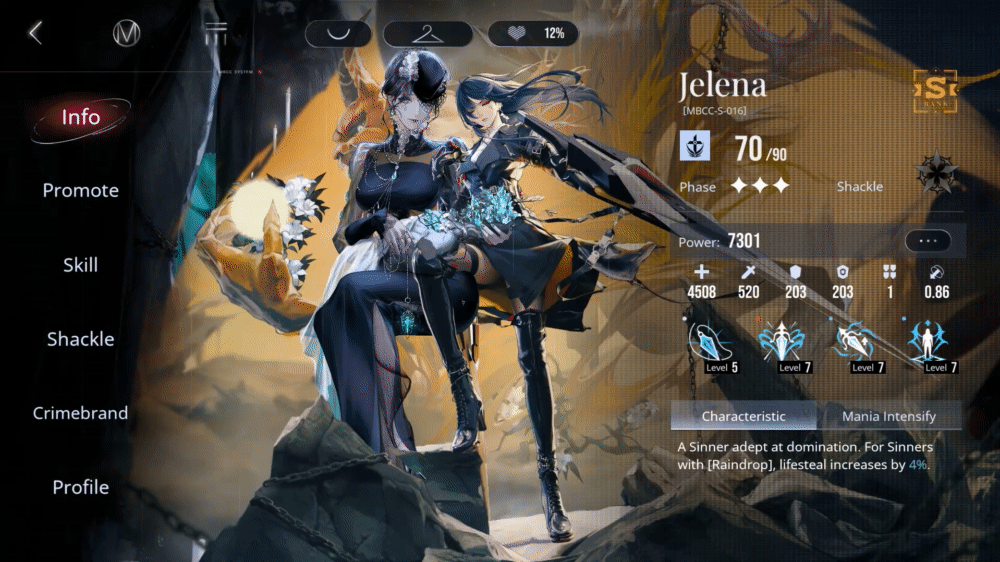
Task: Show detailed stats with the ellipsis button
Action: [928, 241]
